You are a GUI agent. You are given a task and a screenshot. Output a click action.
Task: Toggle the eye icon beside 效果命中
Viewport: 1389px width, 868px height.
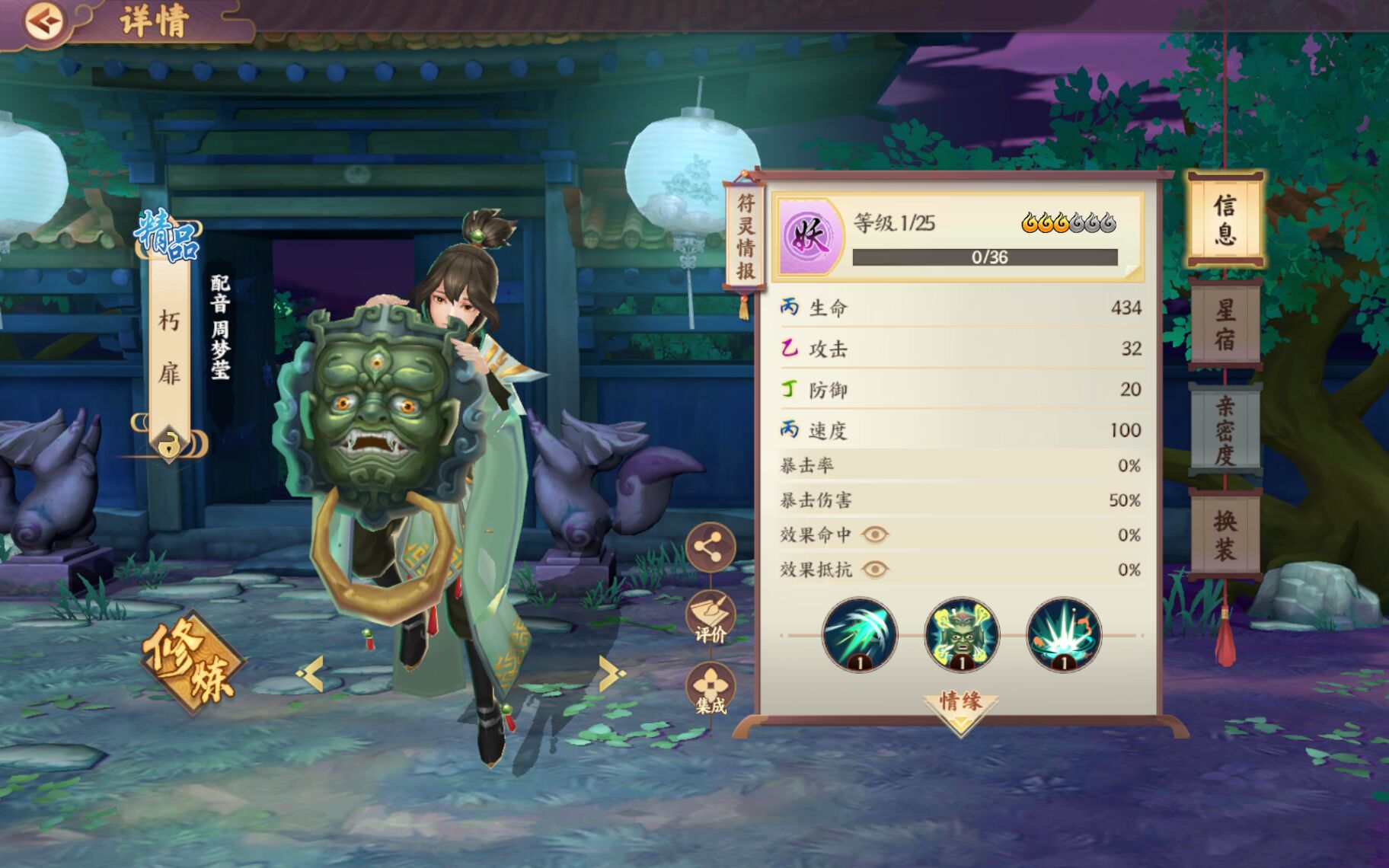(x=876, y=535)
